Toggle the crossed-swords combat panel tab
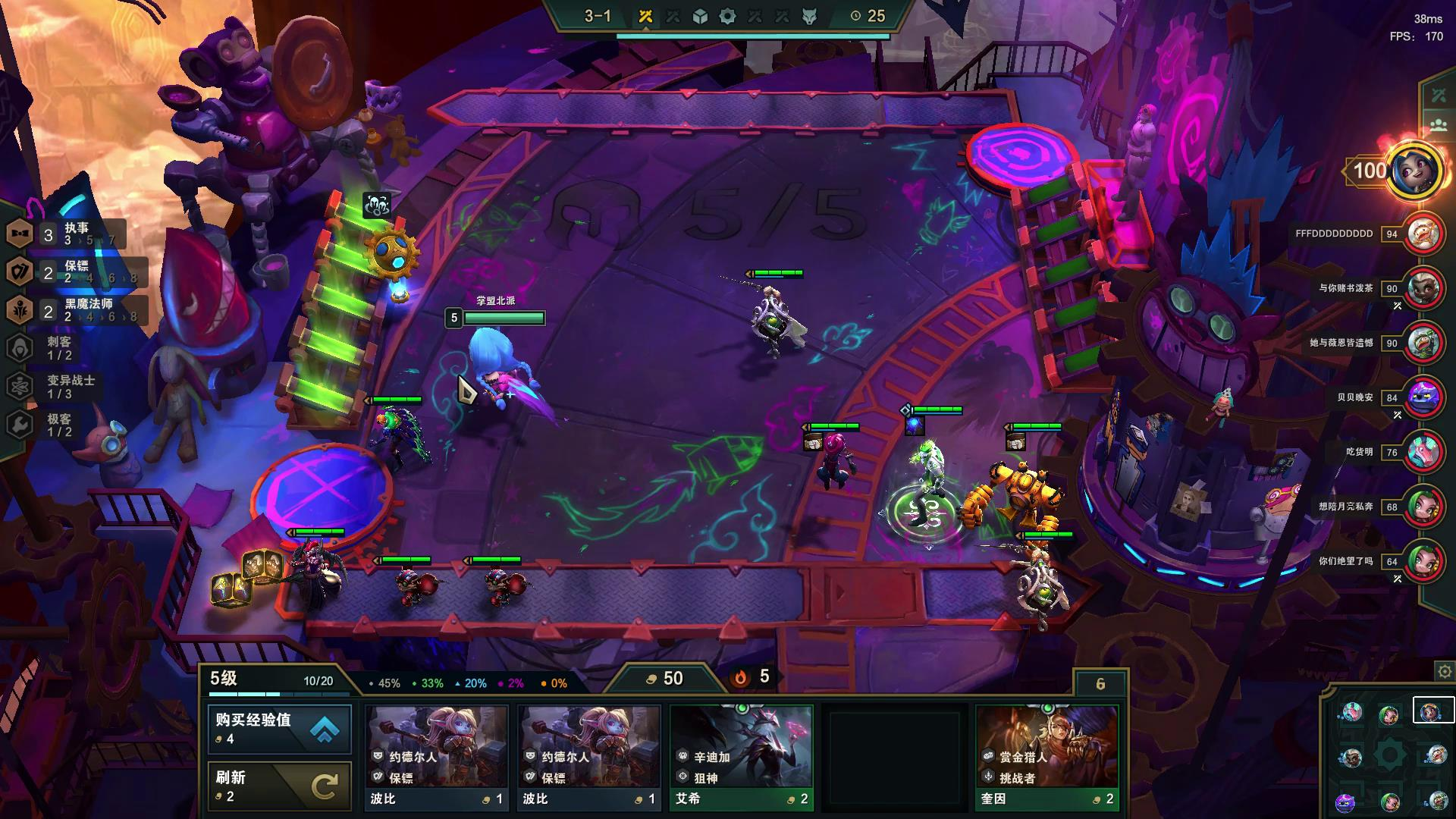Viewport: 1456px width, 819px height. point(1439,96)
